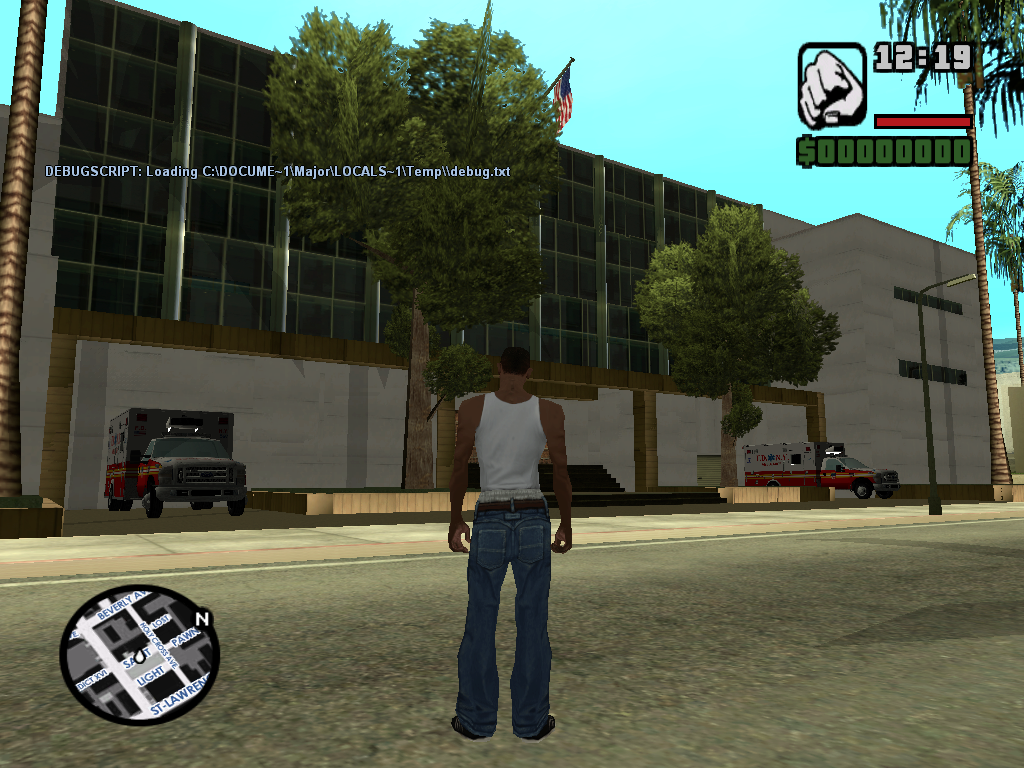Click the fist weapon icon
Viewport: 1024px width, 768px height.
coord(831,85)
